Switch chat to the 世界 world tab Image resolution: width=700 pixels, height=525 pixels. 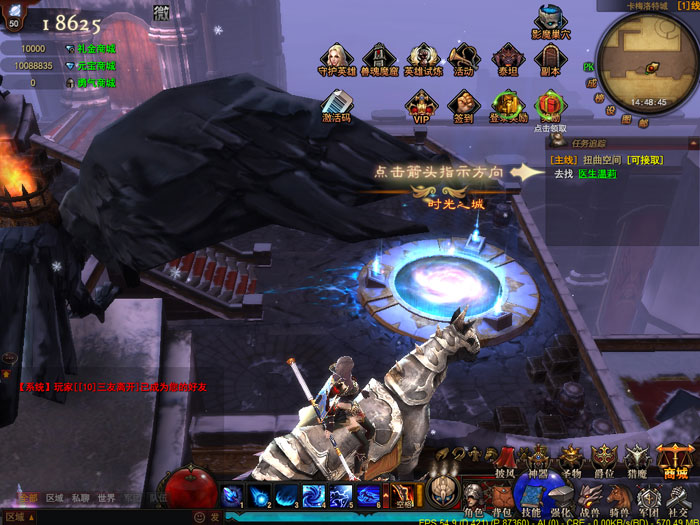click(x=106, y=498)
